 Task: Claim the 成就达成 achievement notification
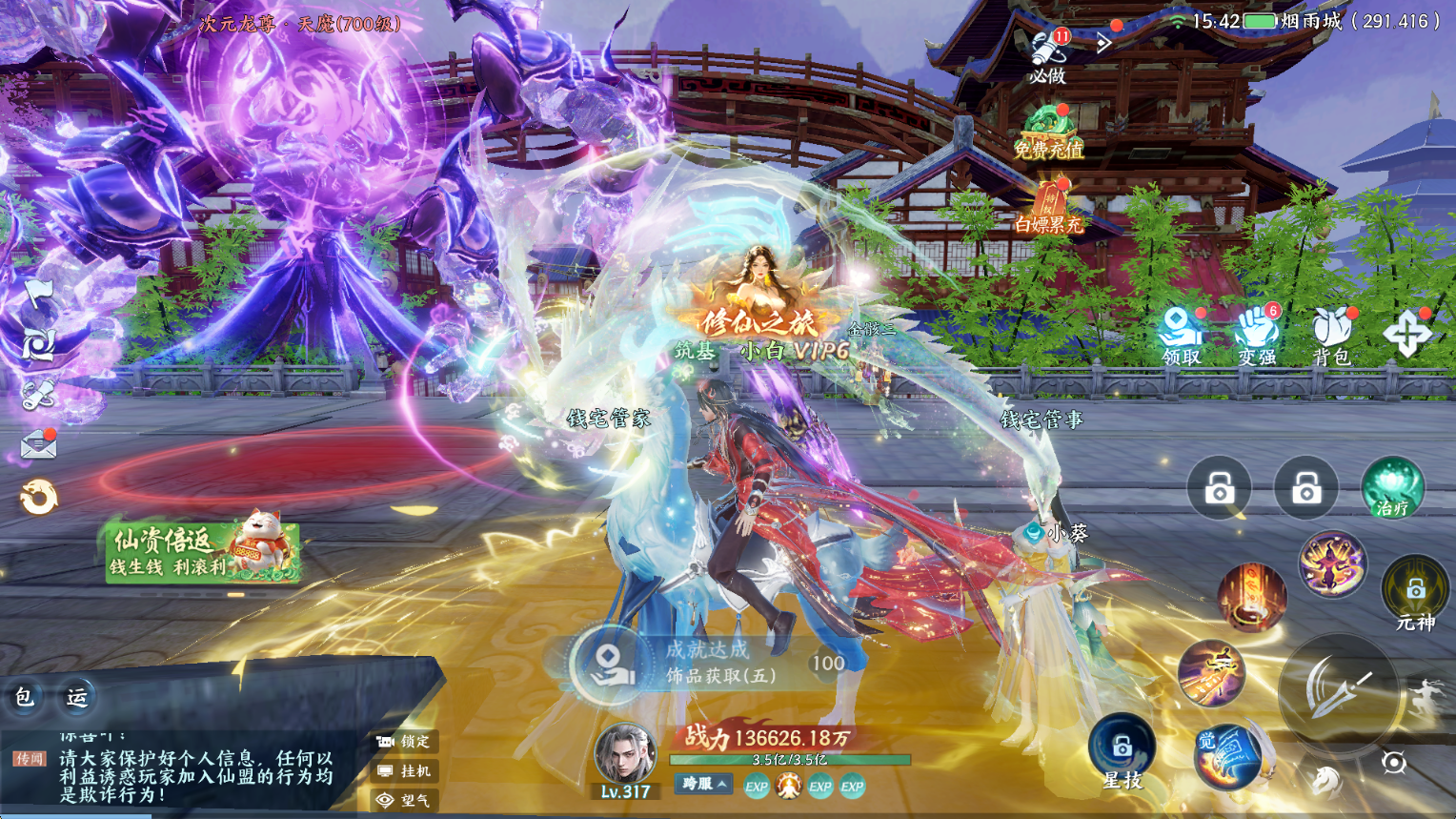(x=705, y=663)
